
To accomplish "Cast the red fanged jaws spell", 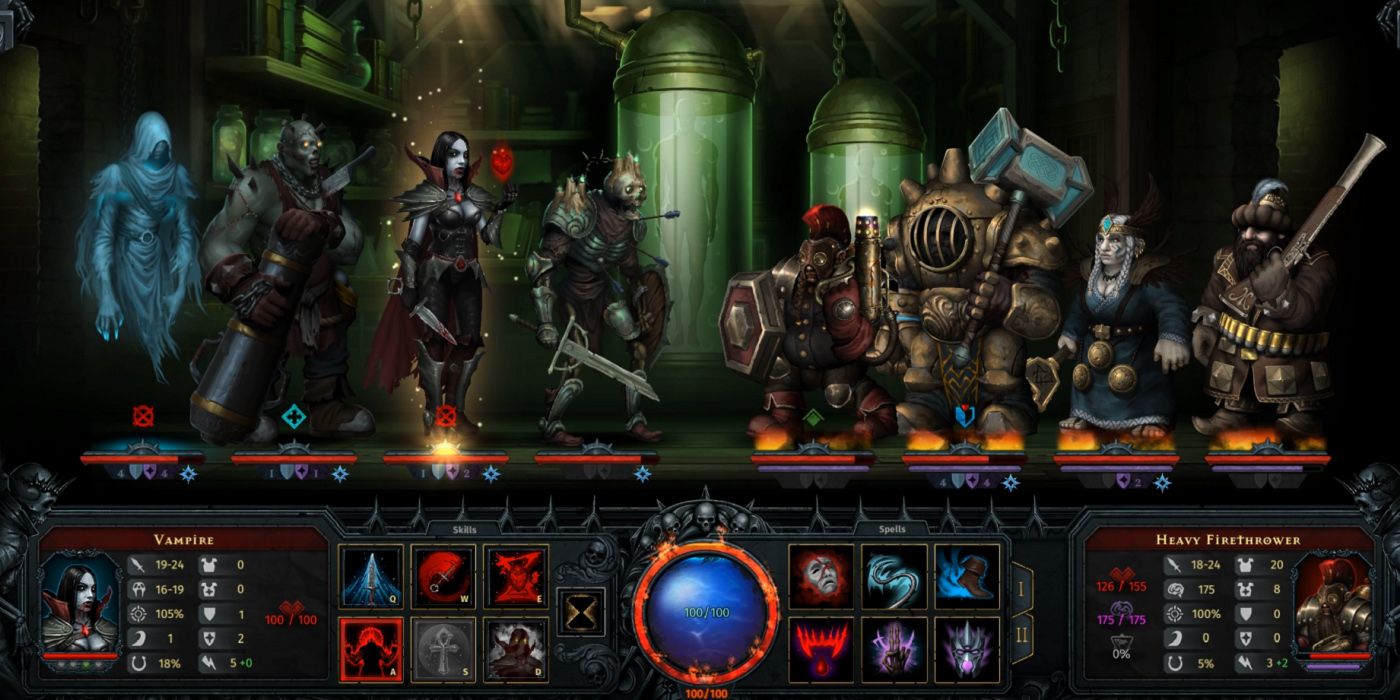I will [x=822, y=649].
